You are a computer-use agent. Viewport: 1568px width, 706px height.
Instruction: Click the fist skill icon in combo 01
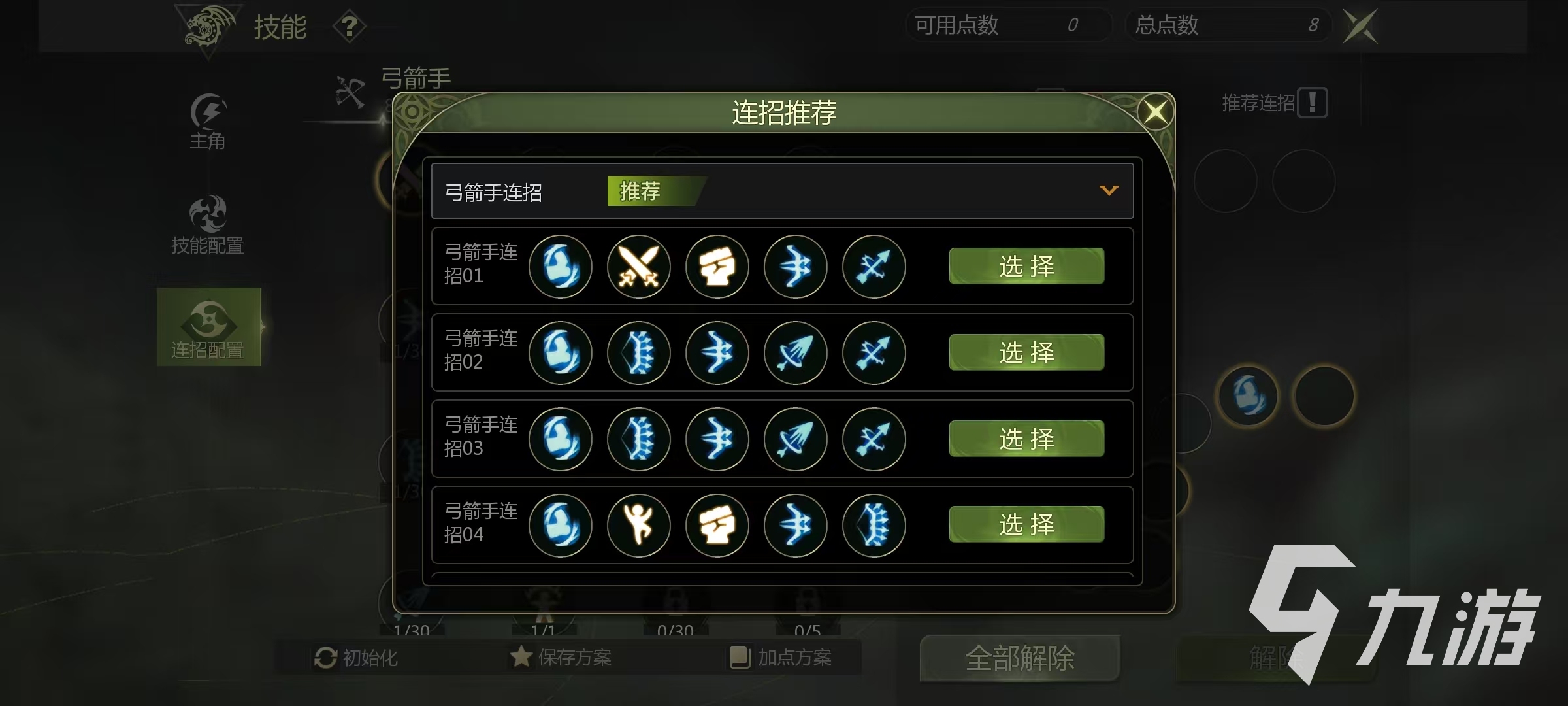(717, 267)
